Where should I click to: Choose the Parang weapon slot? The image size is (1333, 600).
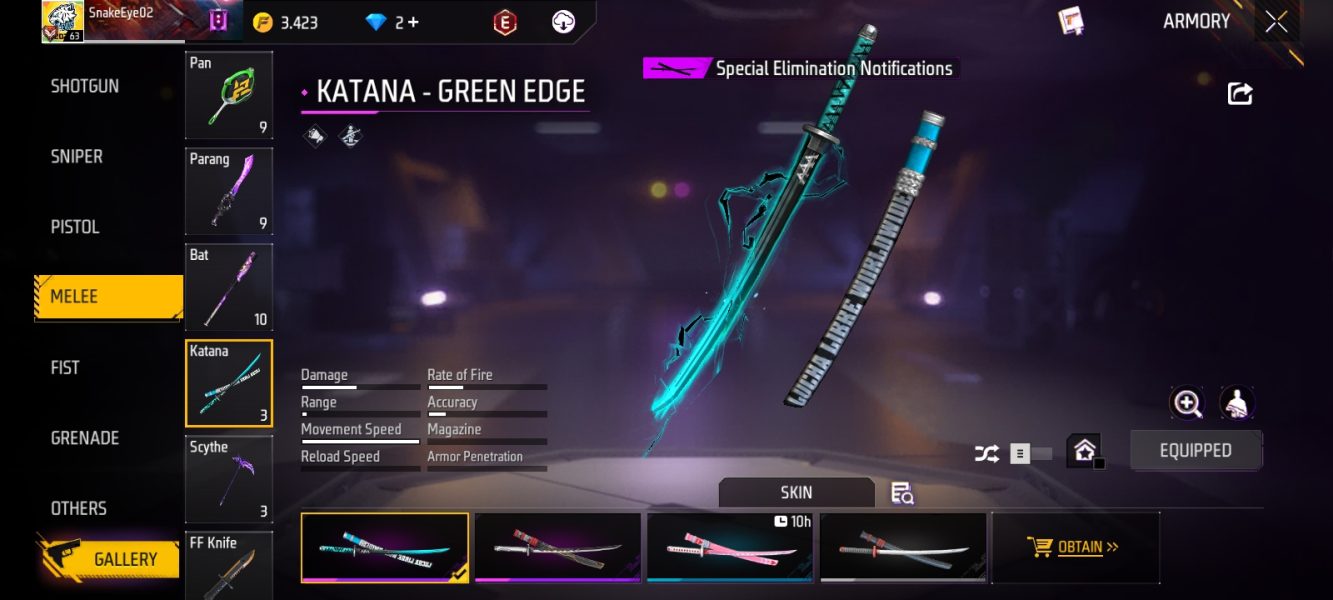(229, 191)
